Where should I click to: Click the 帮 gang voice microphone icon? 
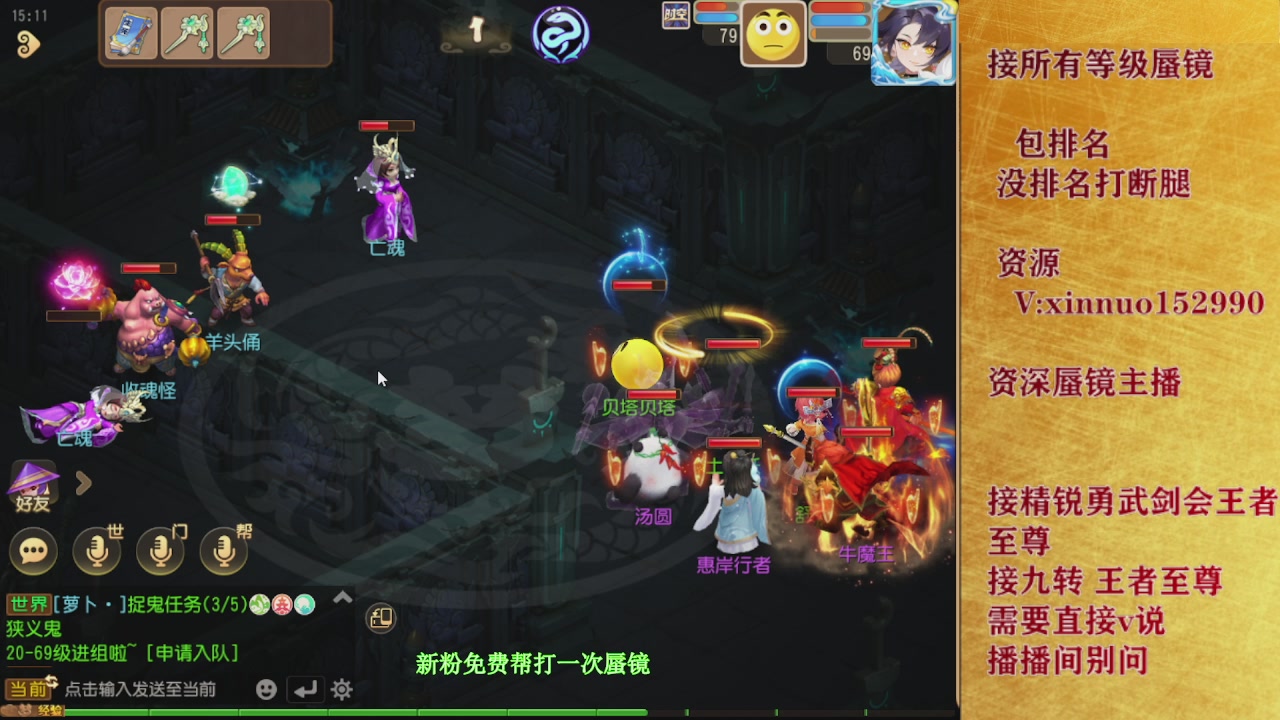coord(223,551)
